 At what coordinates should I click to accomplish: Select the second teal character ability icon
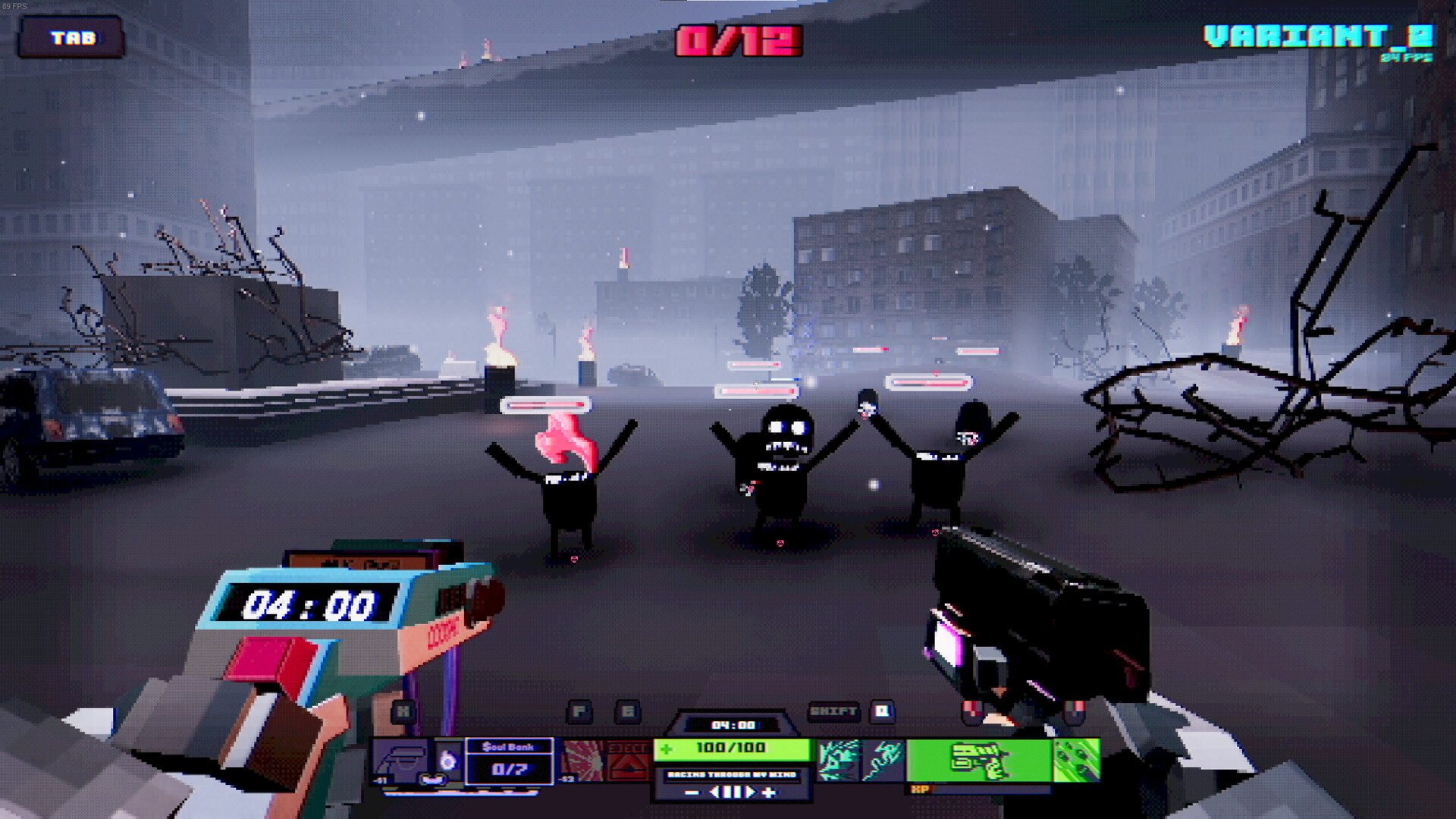click(883, 759)
